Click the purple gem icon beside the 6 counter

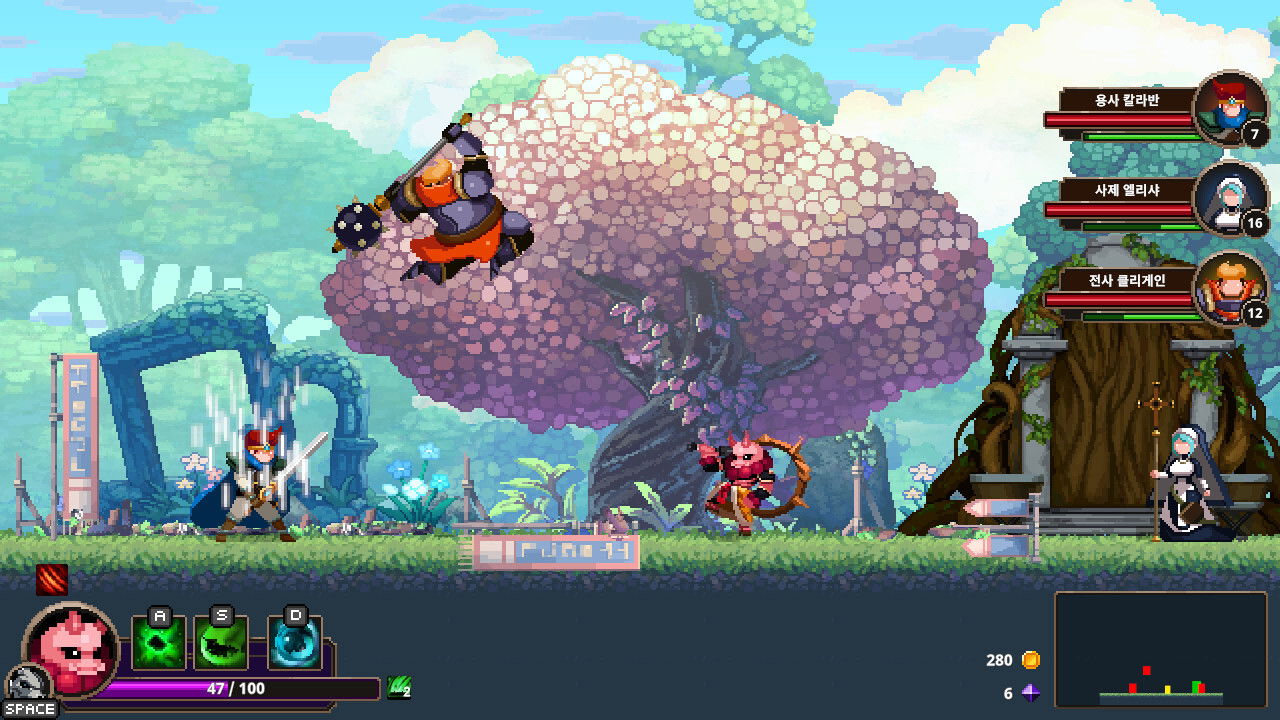[1033, 690]
